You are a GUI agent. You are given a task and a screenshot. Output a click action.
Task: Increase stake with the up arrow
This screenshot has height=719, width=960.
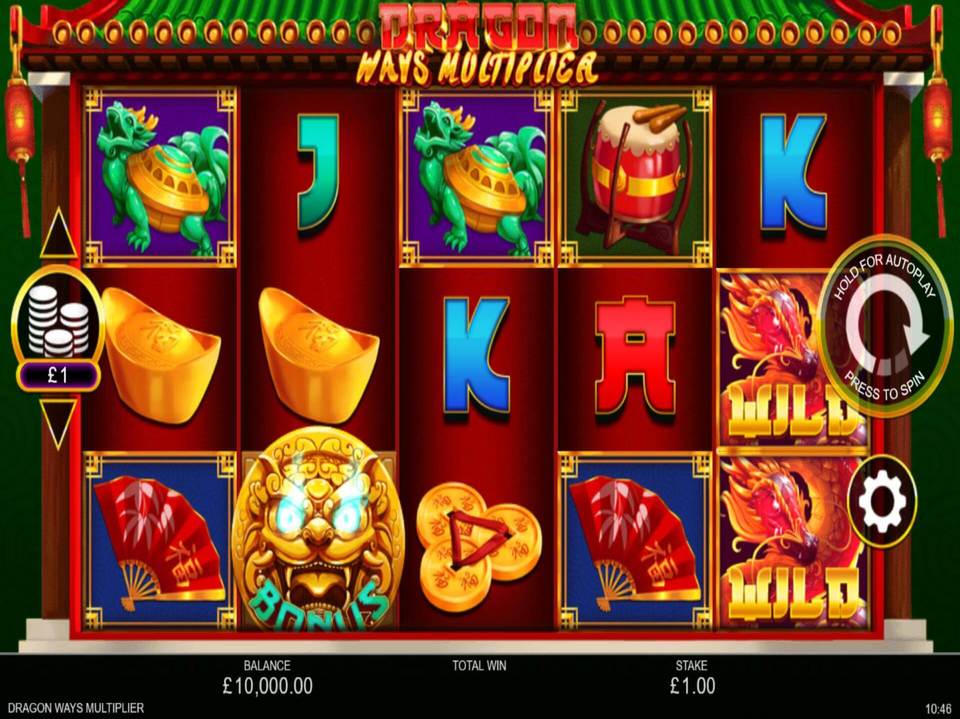(58, 234)
